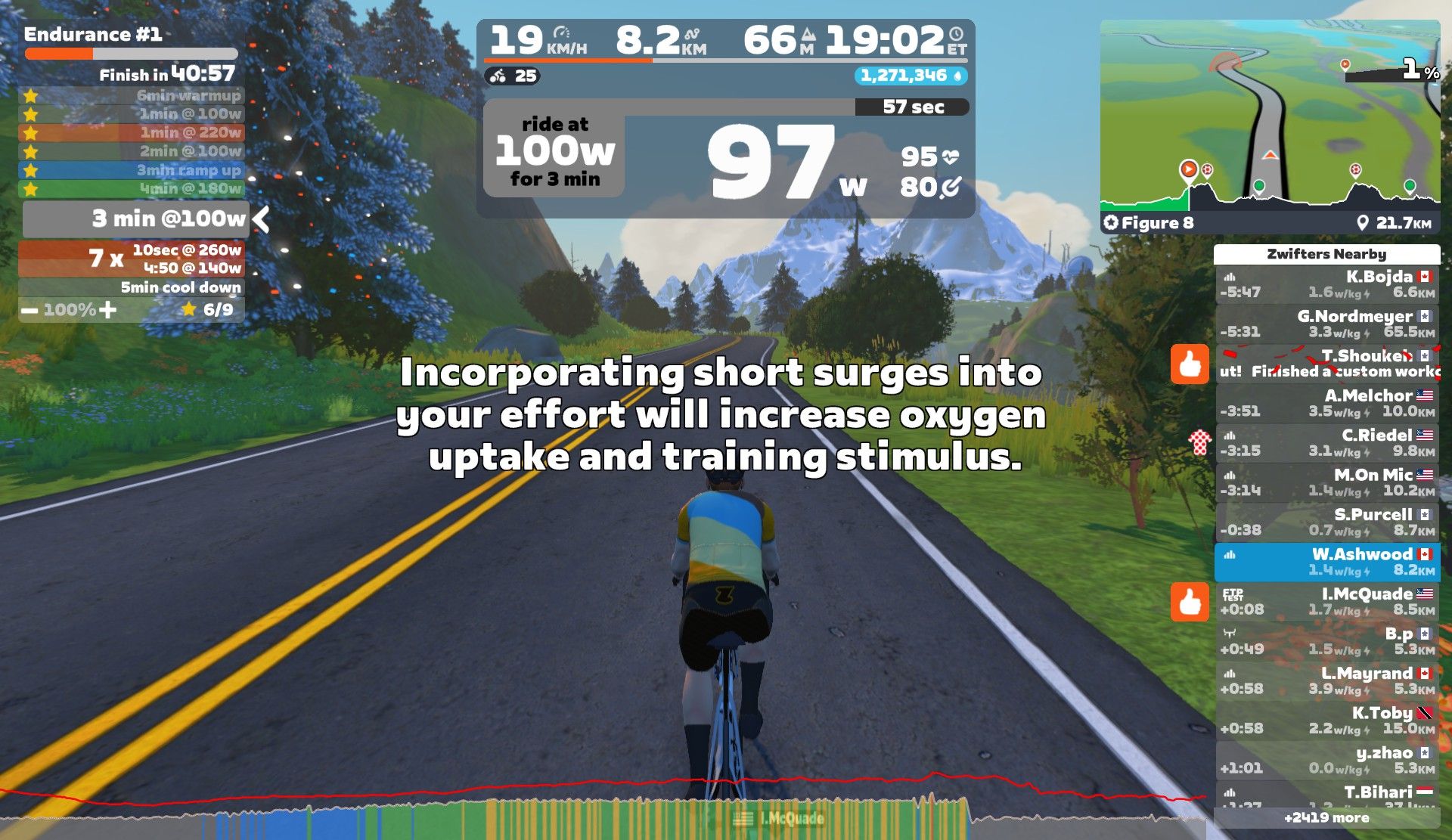Click the highlighted W.Ashwood row
Viewport: 1452px width, 840px height.
(1326, 562)
